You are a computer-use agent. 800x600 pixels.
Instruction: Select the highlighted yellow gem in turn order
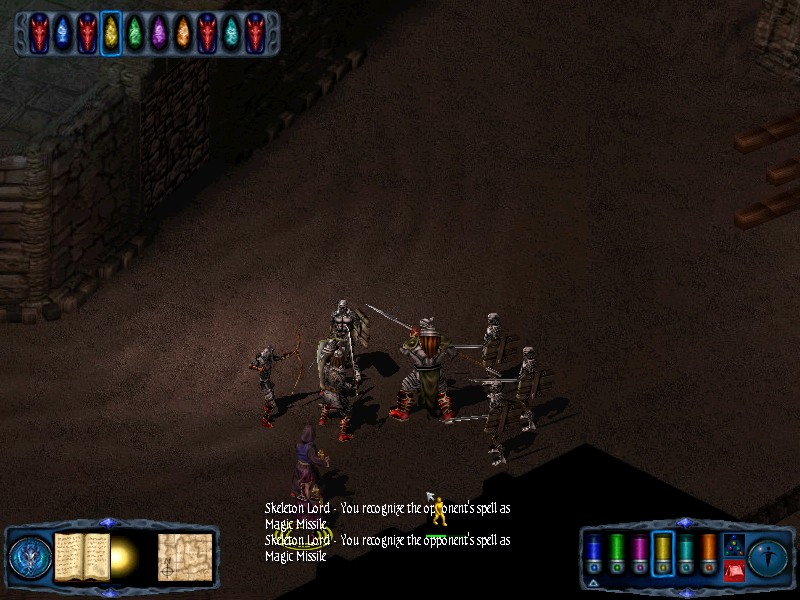click(x=110, y=33)
